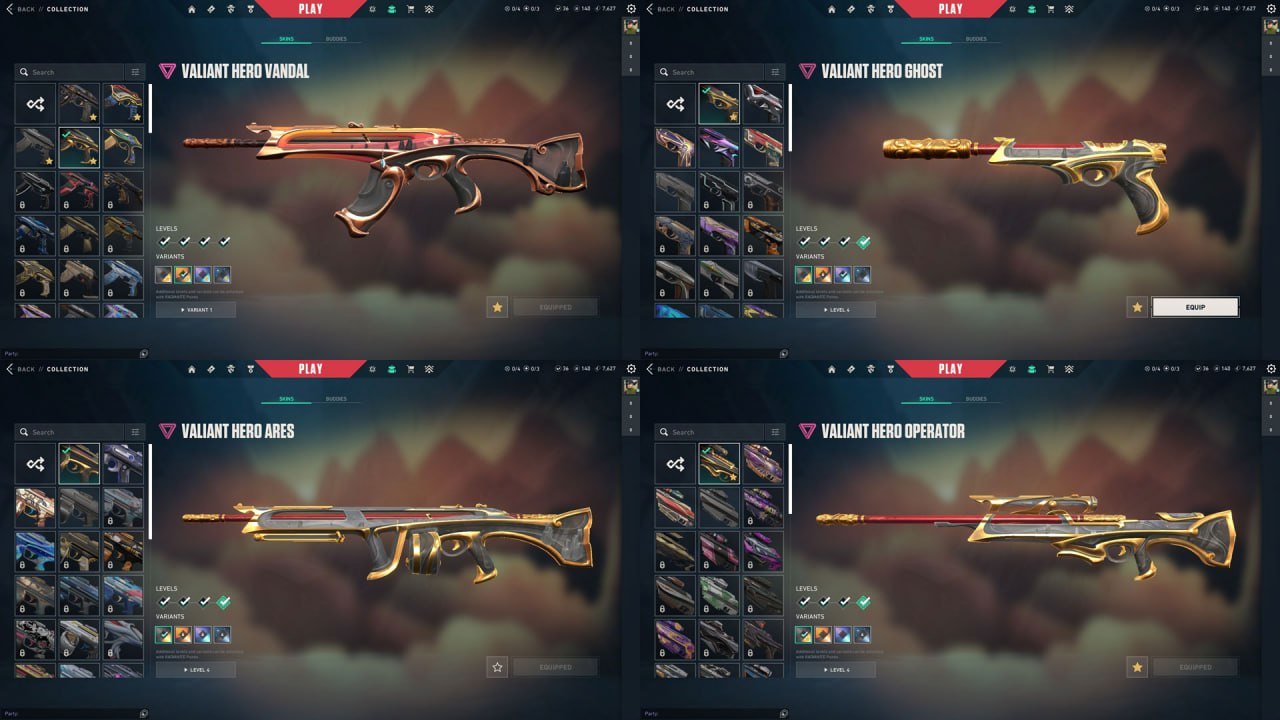Favorite the Valiant Hero Ares with the star
The height and width of the screenshot is (720, 1280).
pyautogui.click(x=497, y=666)
